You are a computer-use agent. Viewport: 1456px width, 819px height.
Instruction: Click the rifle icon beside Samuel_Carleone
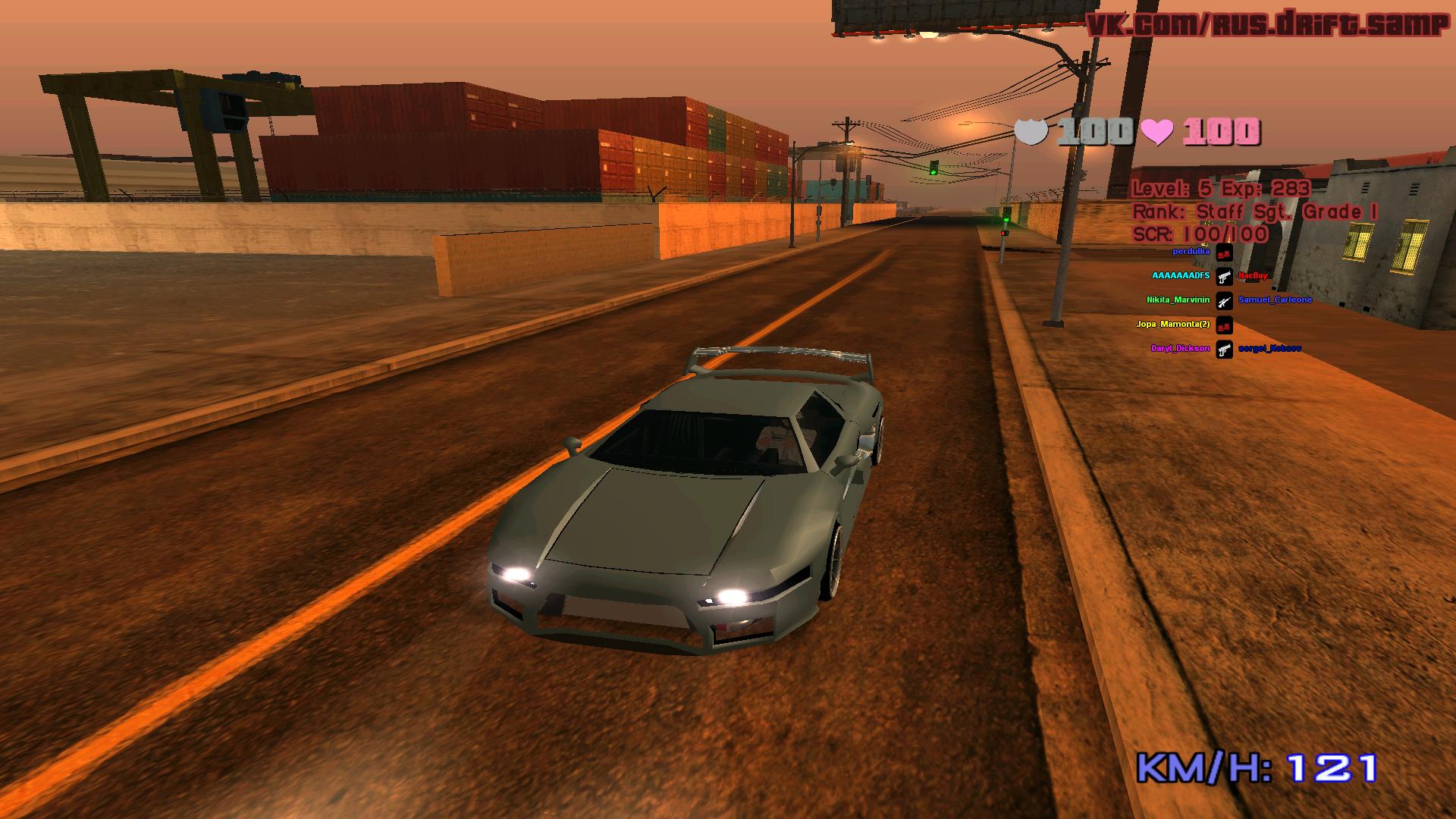point(1224,301)
